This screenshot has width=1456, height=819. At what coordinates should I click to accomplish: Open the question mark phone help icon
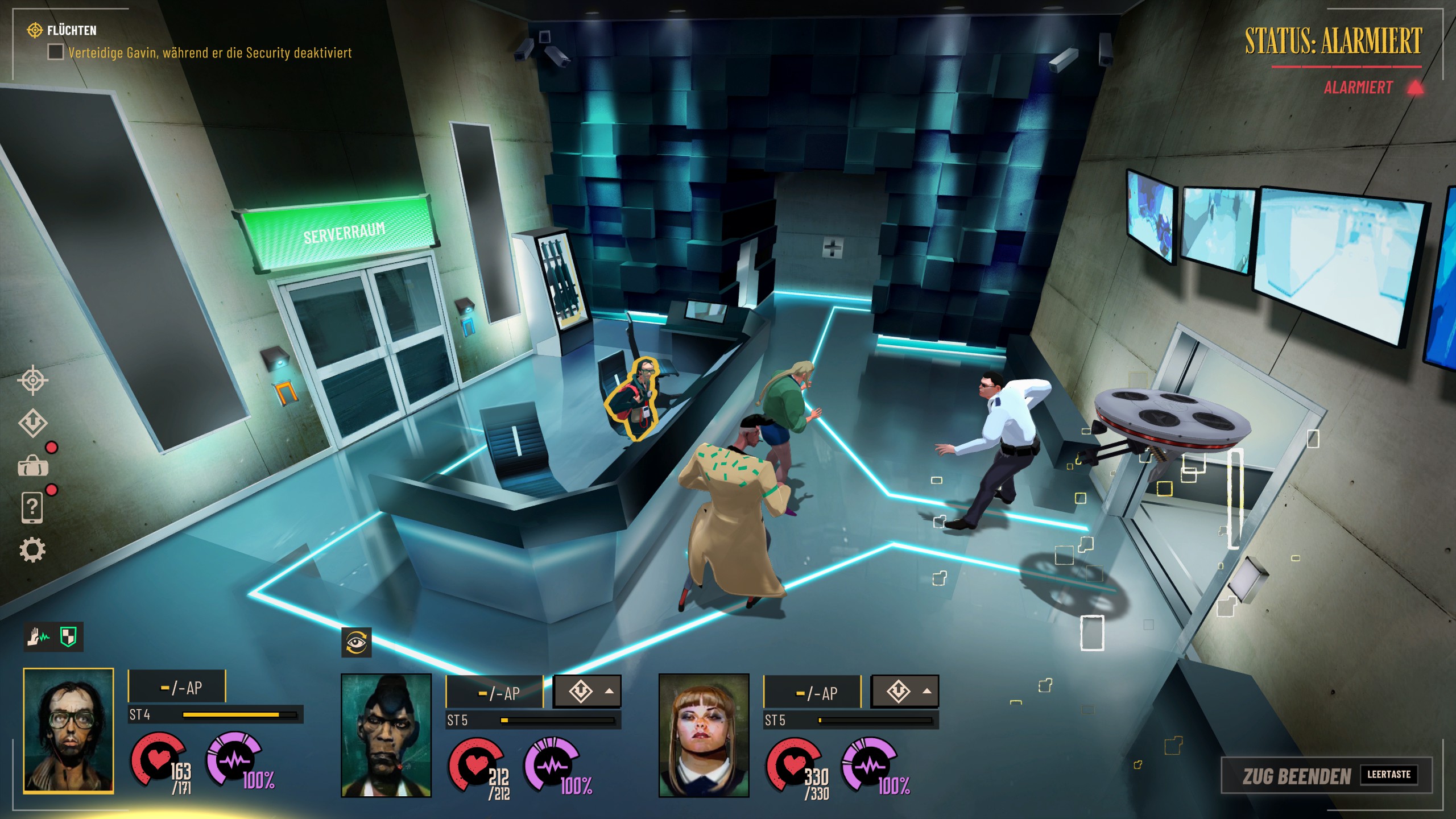32,507
